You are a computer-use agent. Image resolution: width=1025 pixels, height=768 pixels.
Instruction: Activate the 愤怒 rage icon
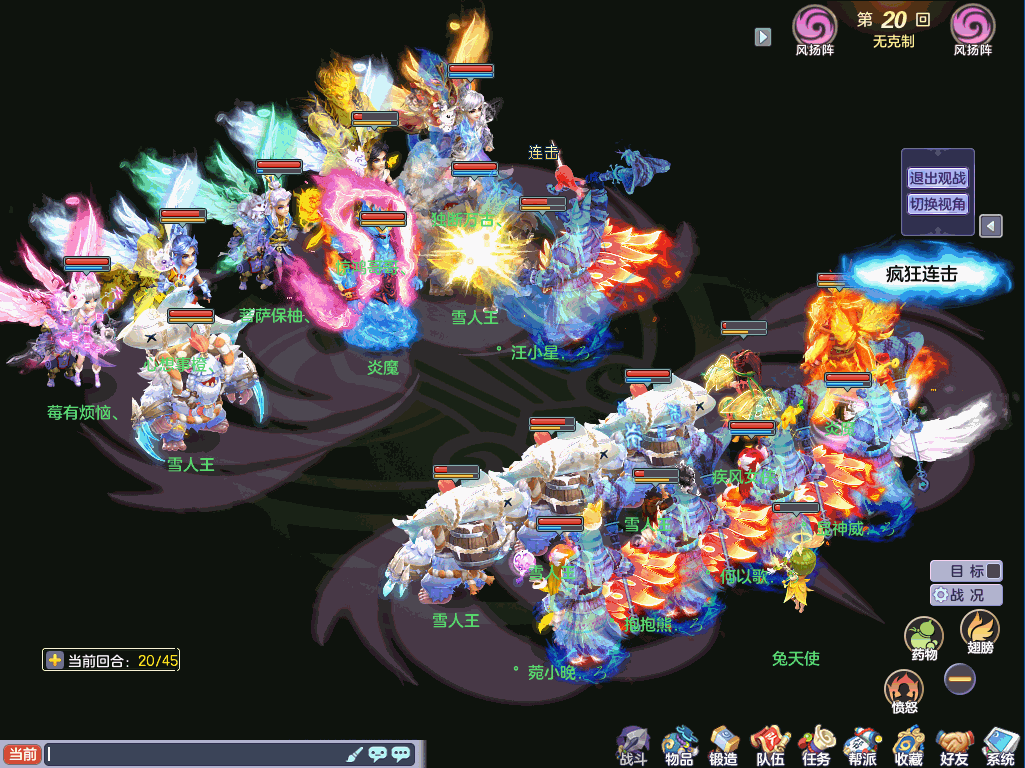[903, 689]
